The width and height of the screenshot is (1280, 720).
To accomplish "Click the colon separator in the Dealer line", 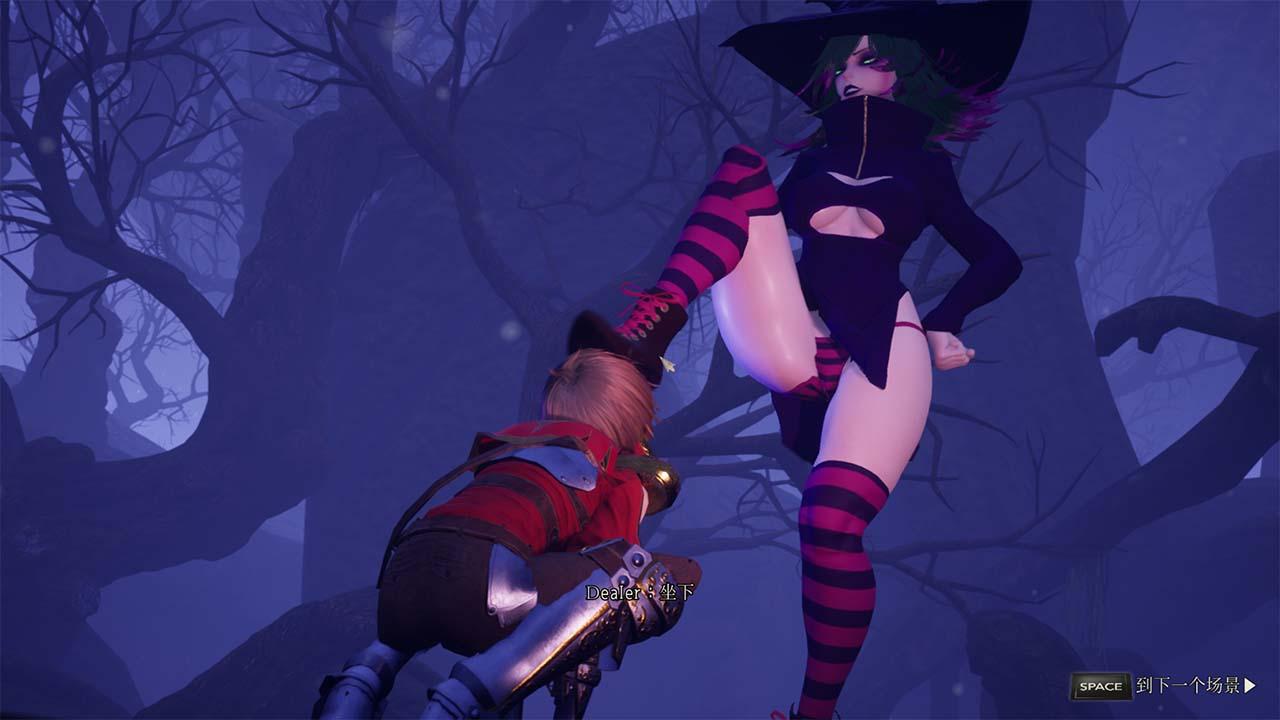I will [650, 590].
